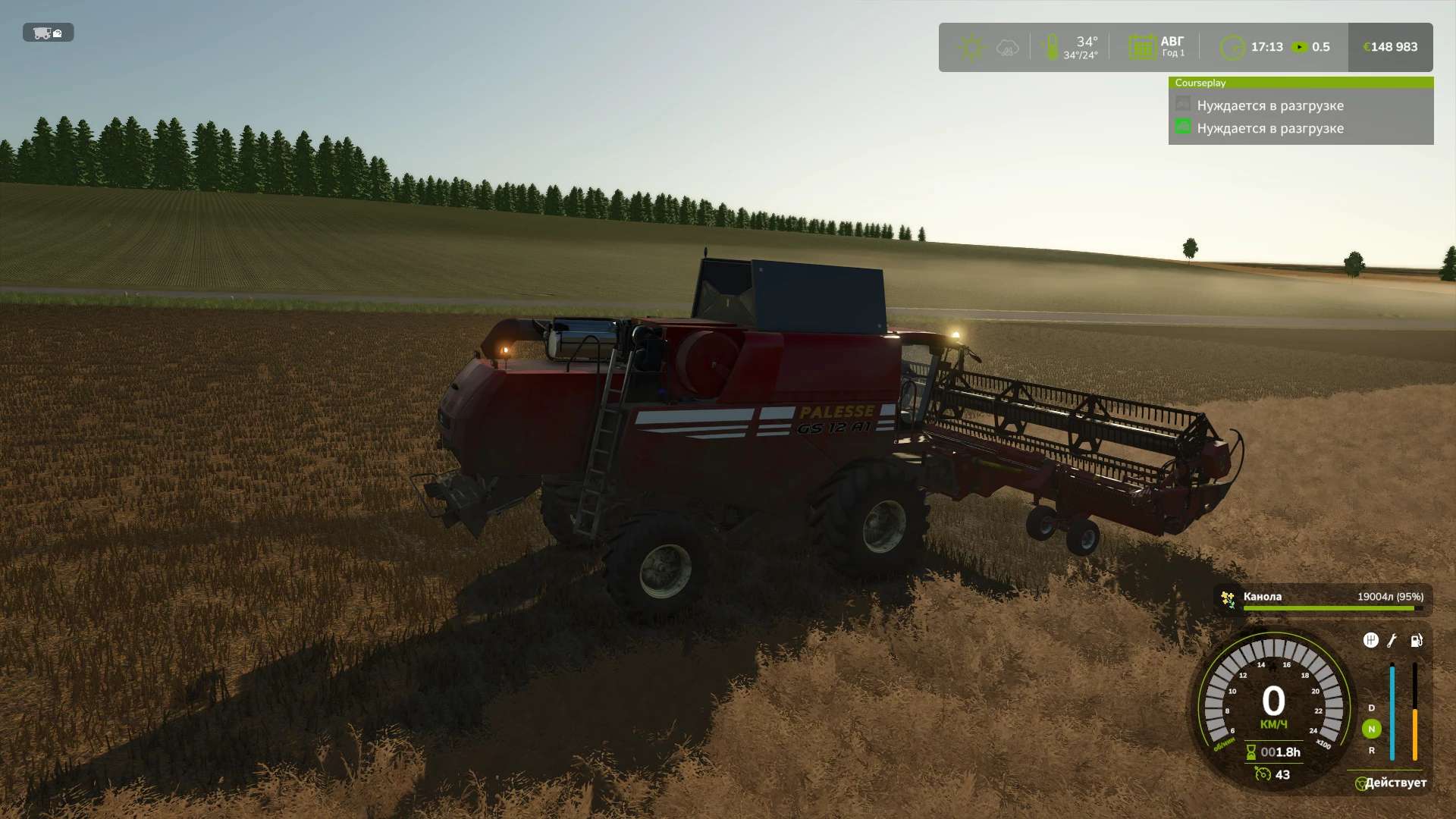The height and width of the screenshot is (819, 1456).
Task: Open the Courseplay panel header
Action: click(x=1300, y=83)
